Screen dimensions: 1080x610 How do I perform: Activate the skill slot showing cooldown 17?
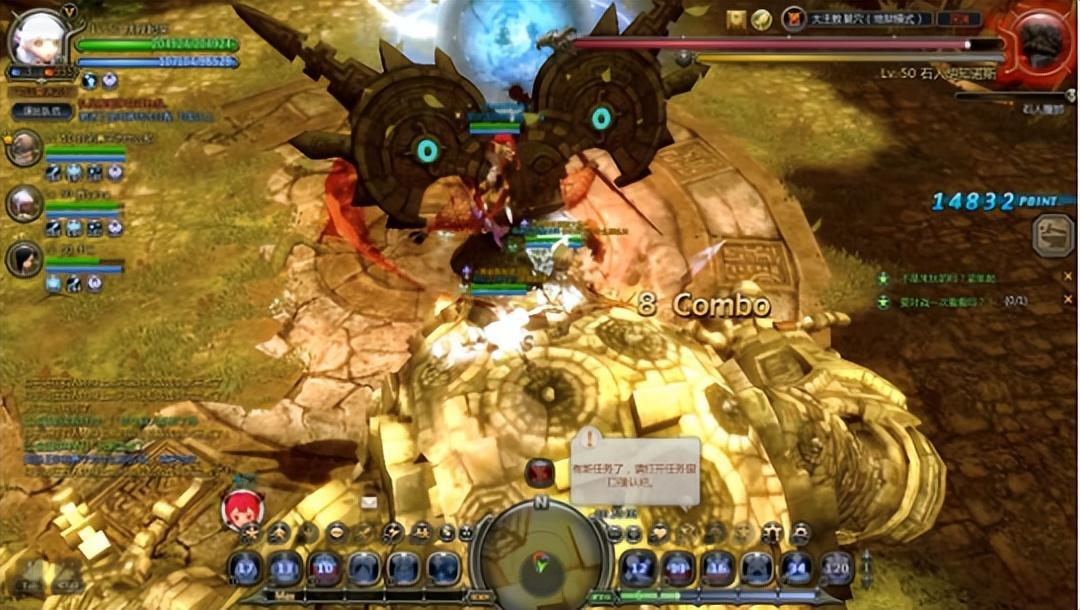(x=245, y=568)
